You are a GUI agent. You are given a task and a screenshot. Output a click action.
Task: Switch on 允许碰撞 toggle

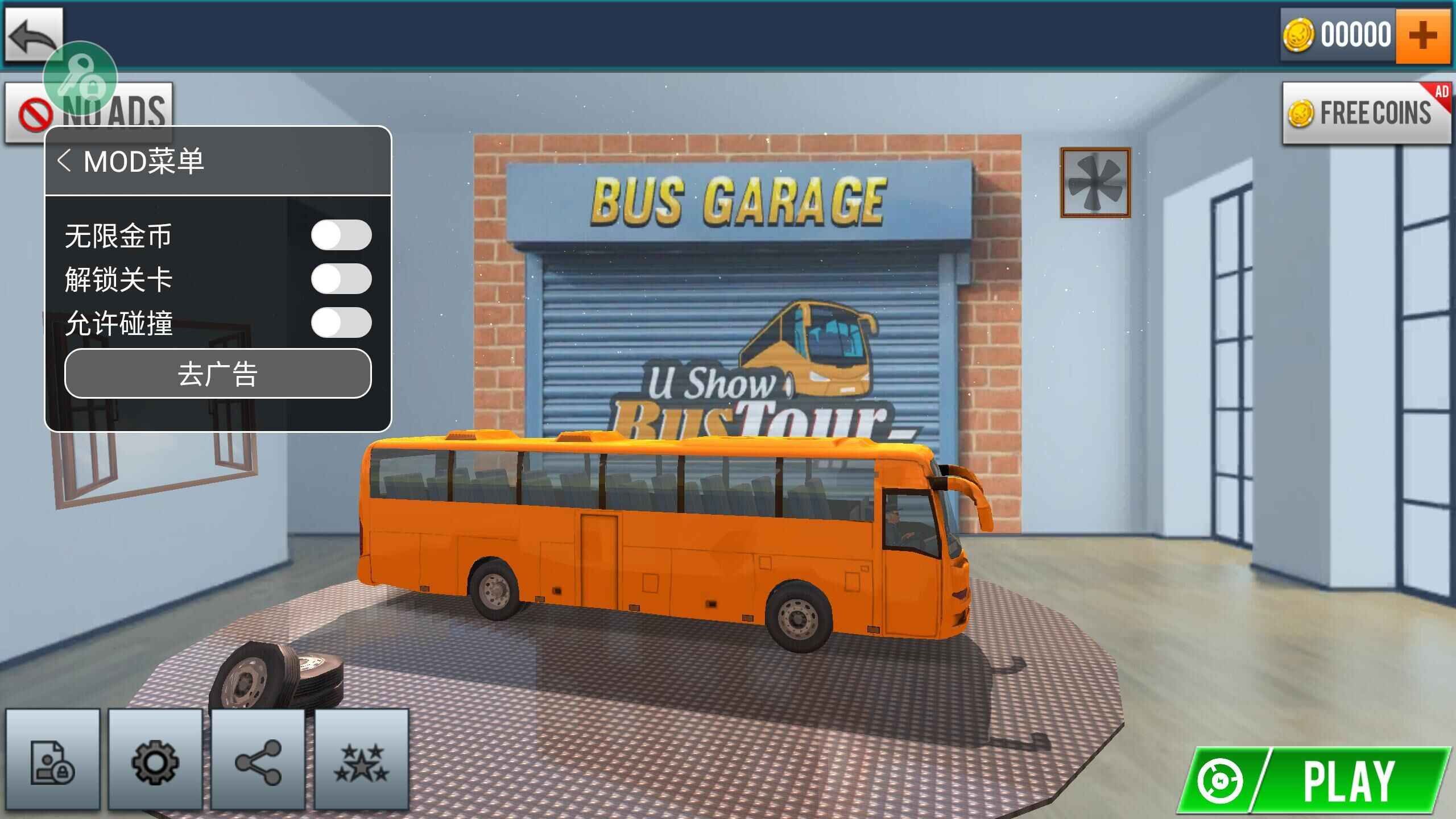tap(341, 322)
